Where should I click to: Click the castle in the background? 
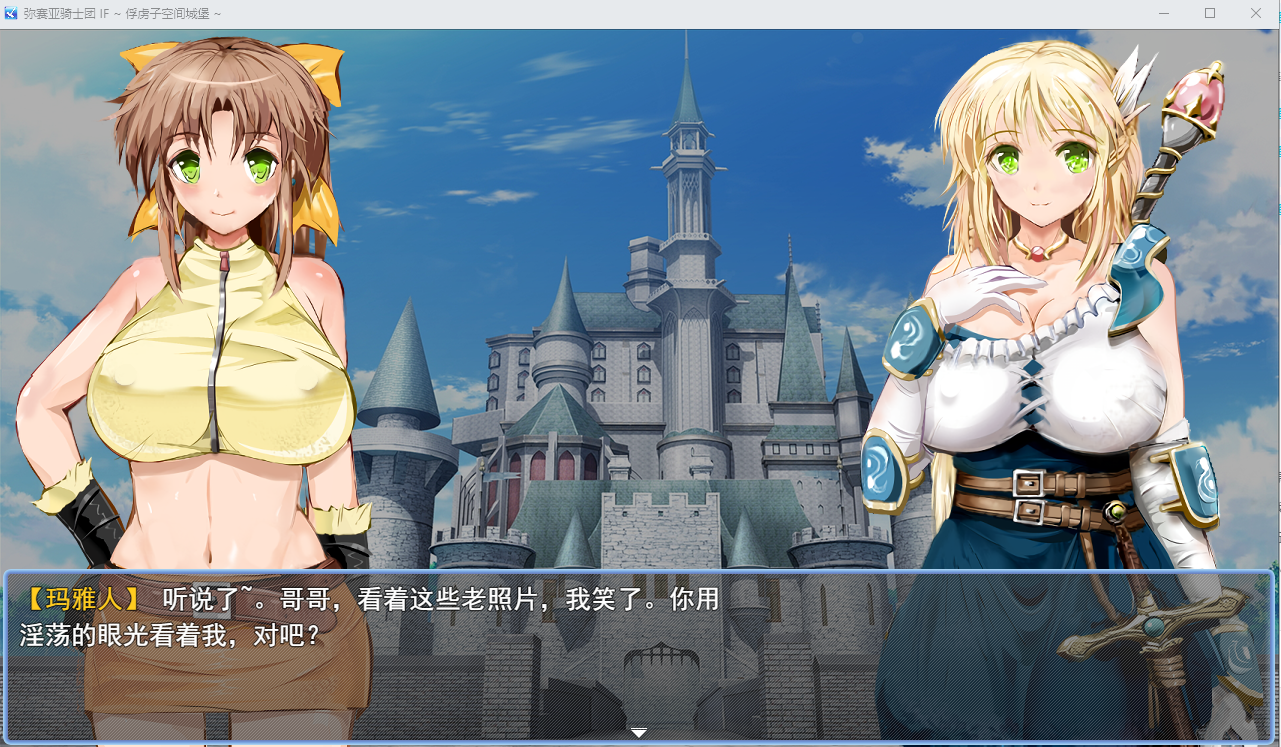coord(650,400)
